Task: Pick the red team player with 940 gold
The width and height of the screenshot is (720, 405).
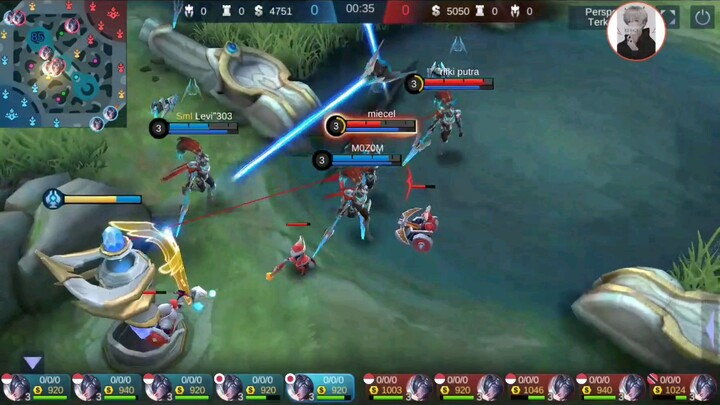Action: [610, 387]
